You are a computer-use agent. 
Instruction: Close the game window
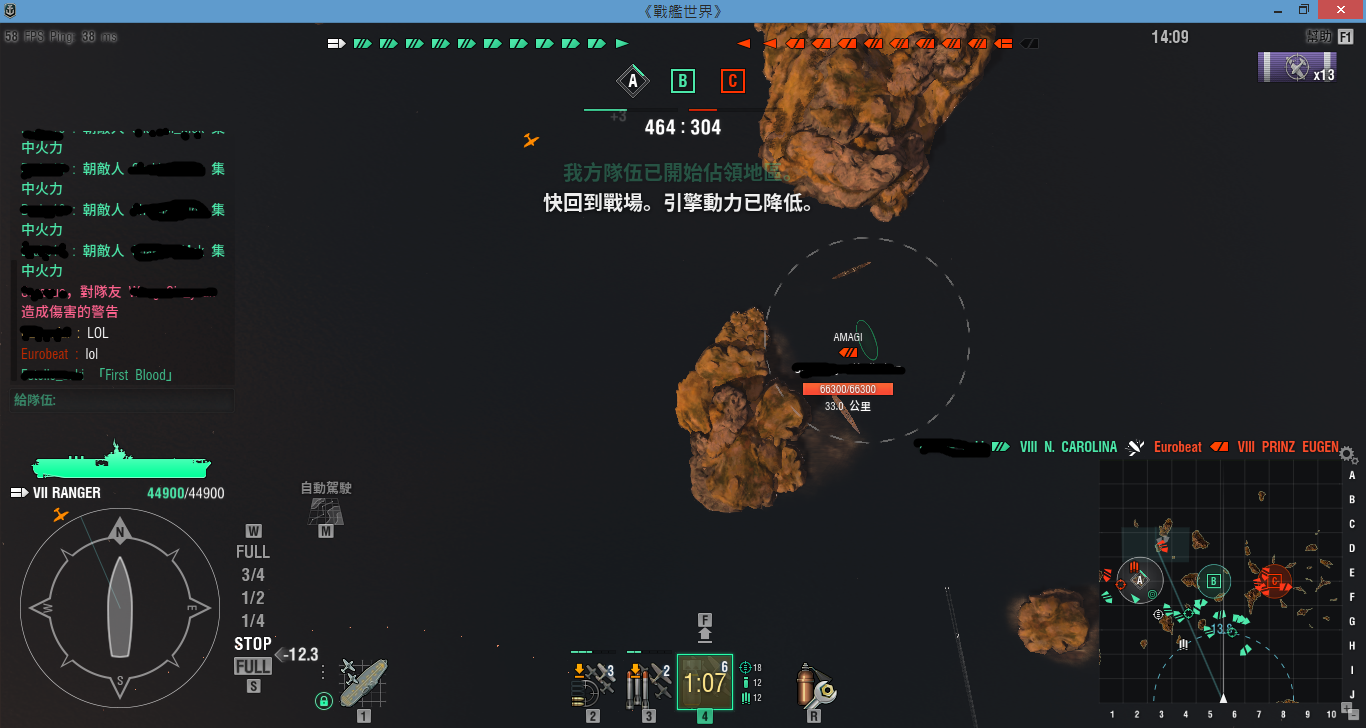[x=1341, y=10]
